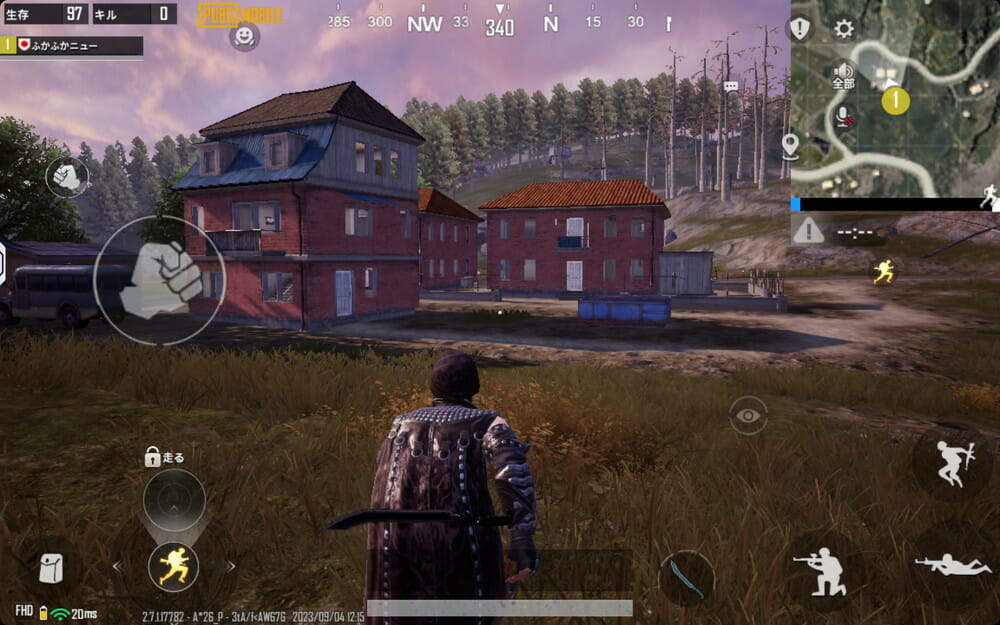Go prone with the lying soldier button
The image size is (1000, 625).
coord(951,565)
